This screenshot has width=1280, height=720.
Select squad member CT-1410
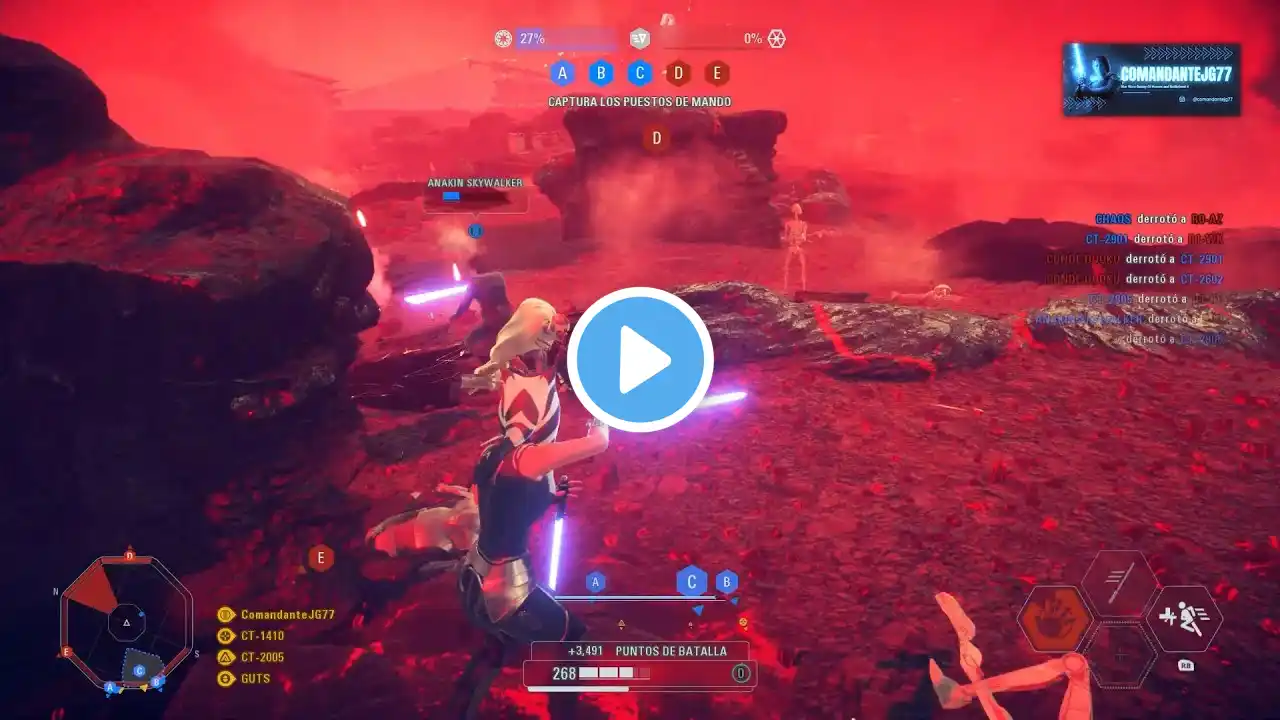pos(262,636)
